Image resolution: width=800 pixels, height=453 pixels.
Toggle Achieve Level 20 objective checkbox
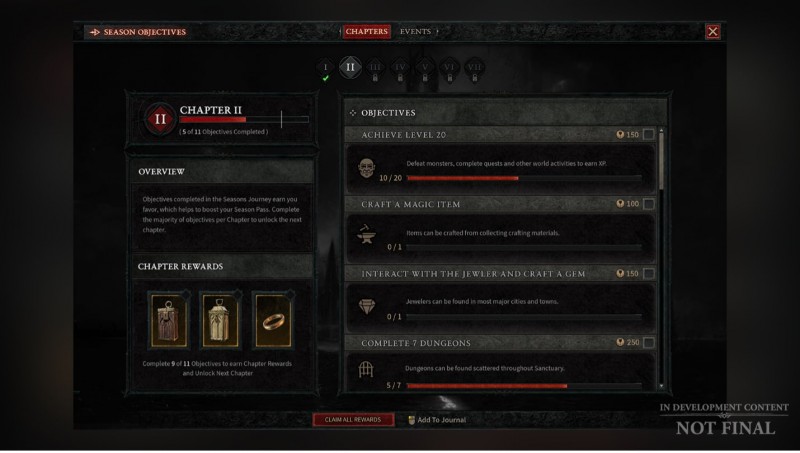pyautogui.click(x=649, y=134)
